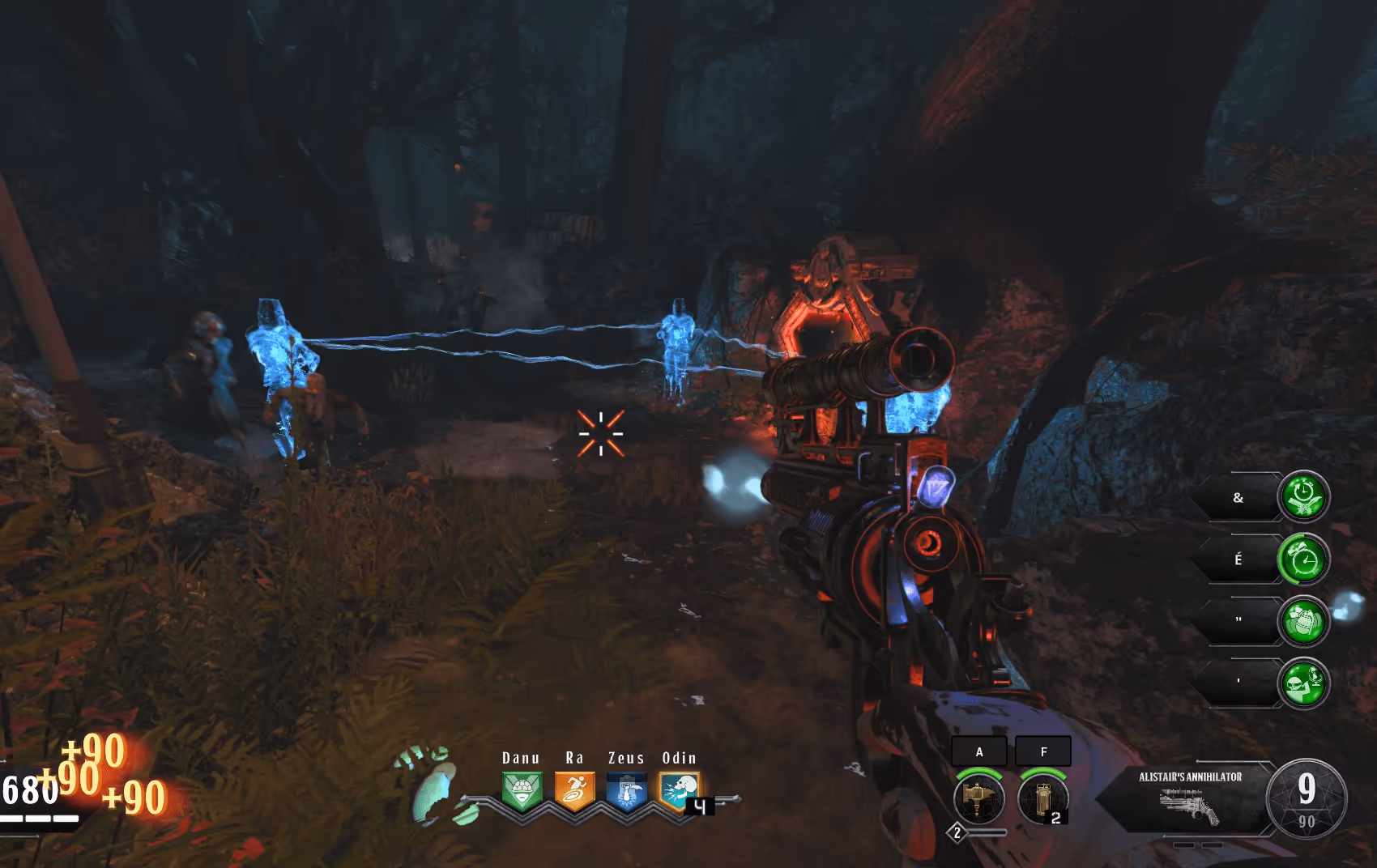The image size is (1377, 868).
Task: Use the alarm clock elixir
Action: (1303, 559)
